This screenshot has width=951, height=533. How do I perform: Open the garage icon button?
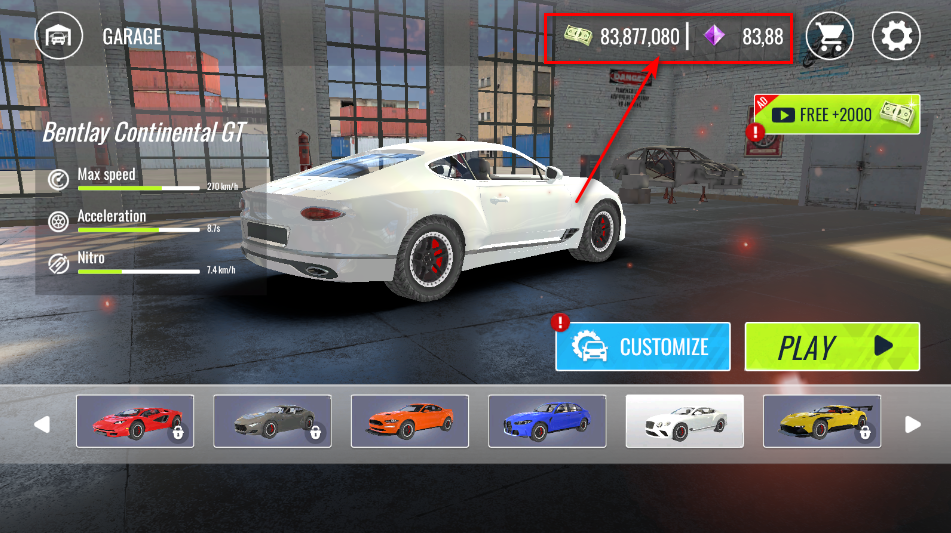(59, 37)
